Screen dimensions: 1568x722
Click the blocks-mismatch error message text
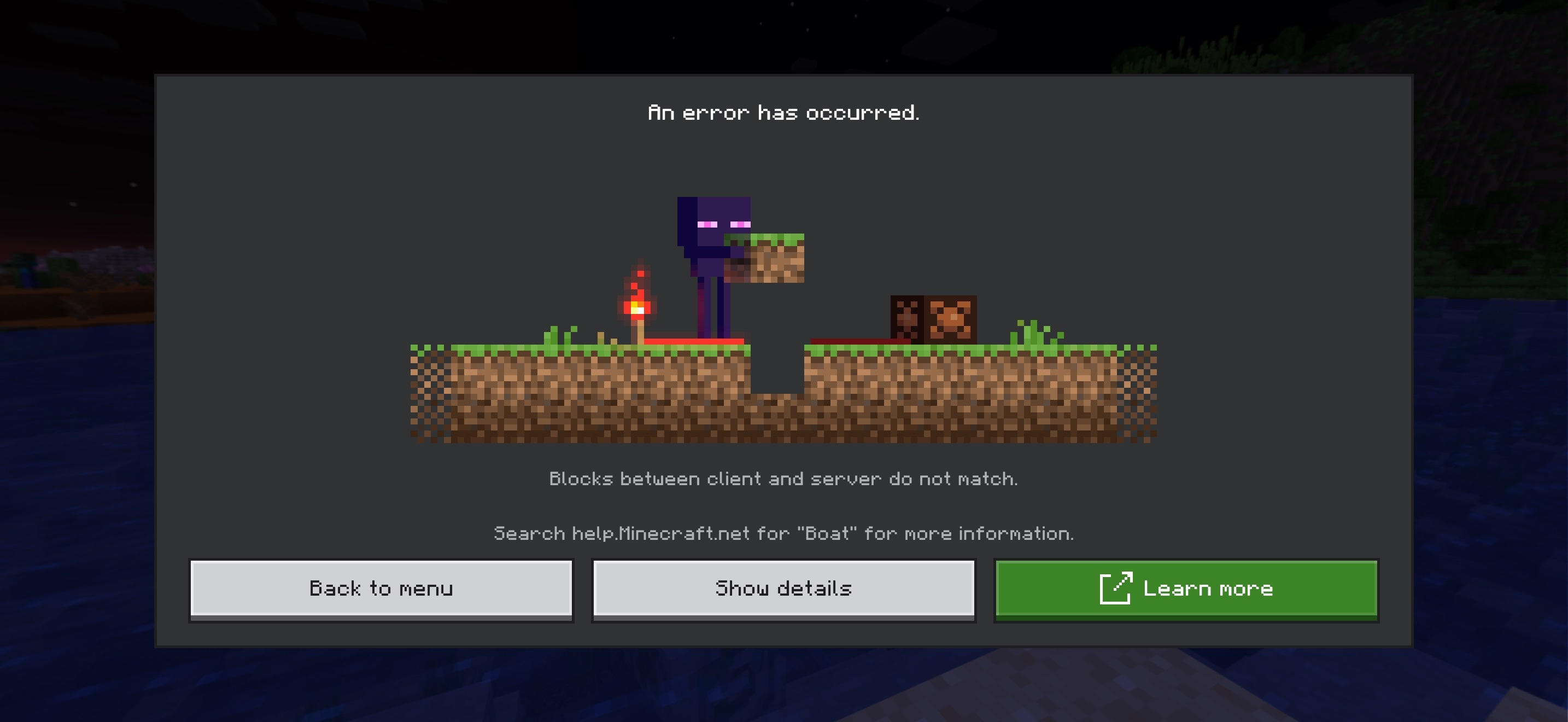point(783,479)
